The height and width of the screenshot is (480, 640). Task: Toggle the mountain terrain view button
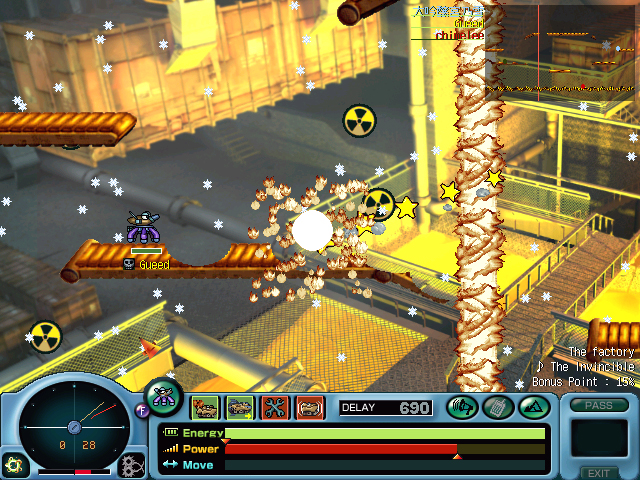point(532,407)
